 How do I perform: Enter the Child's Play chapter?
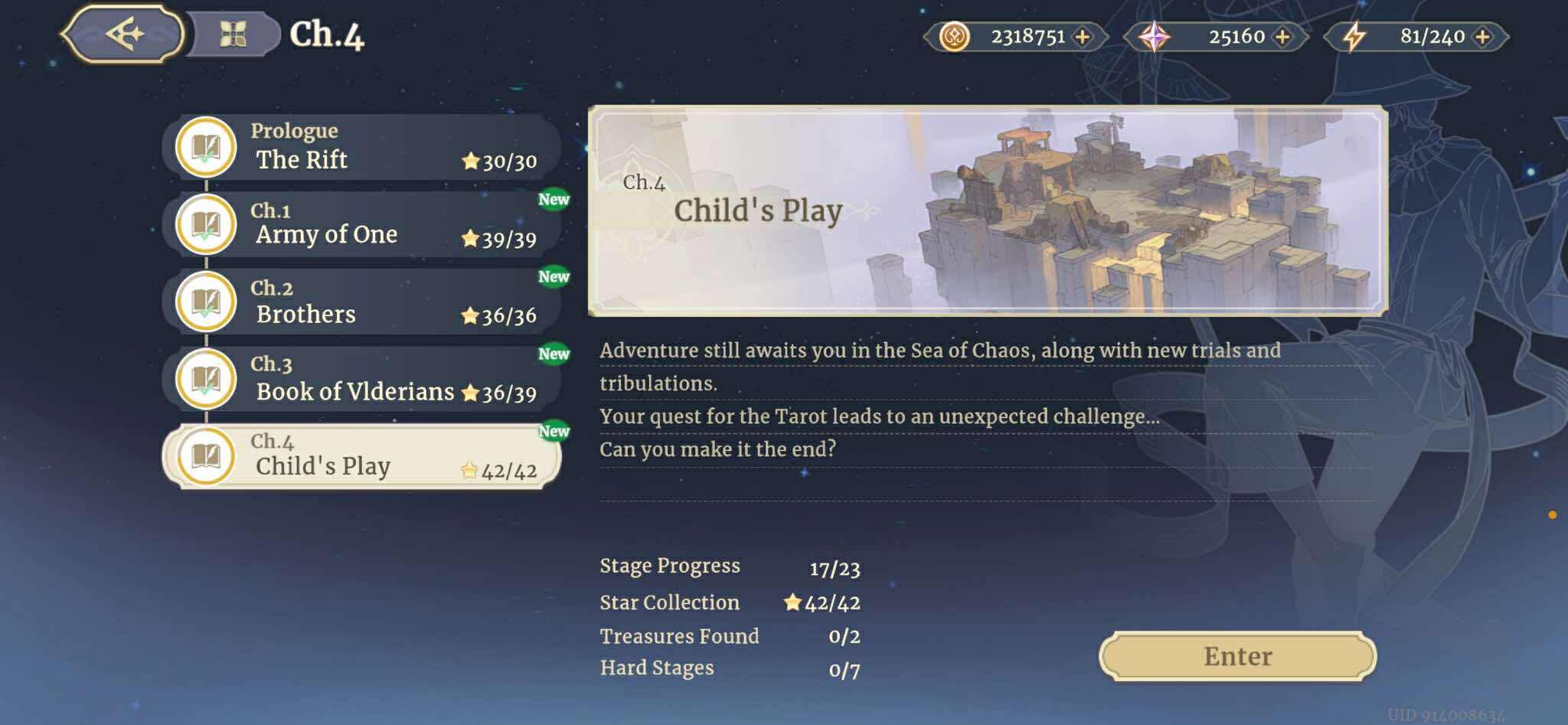[1237, 656]
